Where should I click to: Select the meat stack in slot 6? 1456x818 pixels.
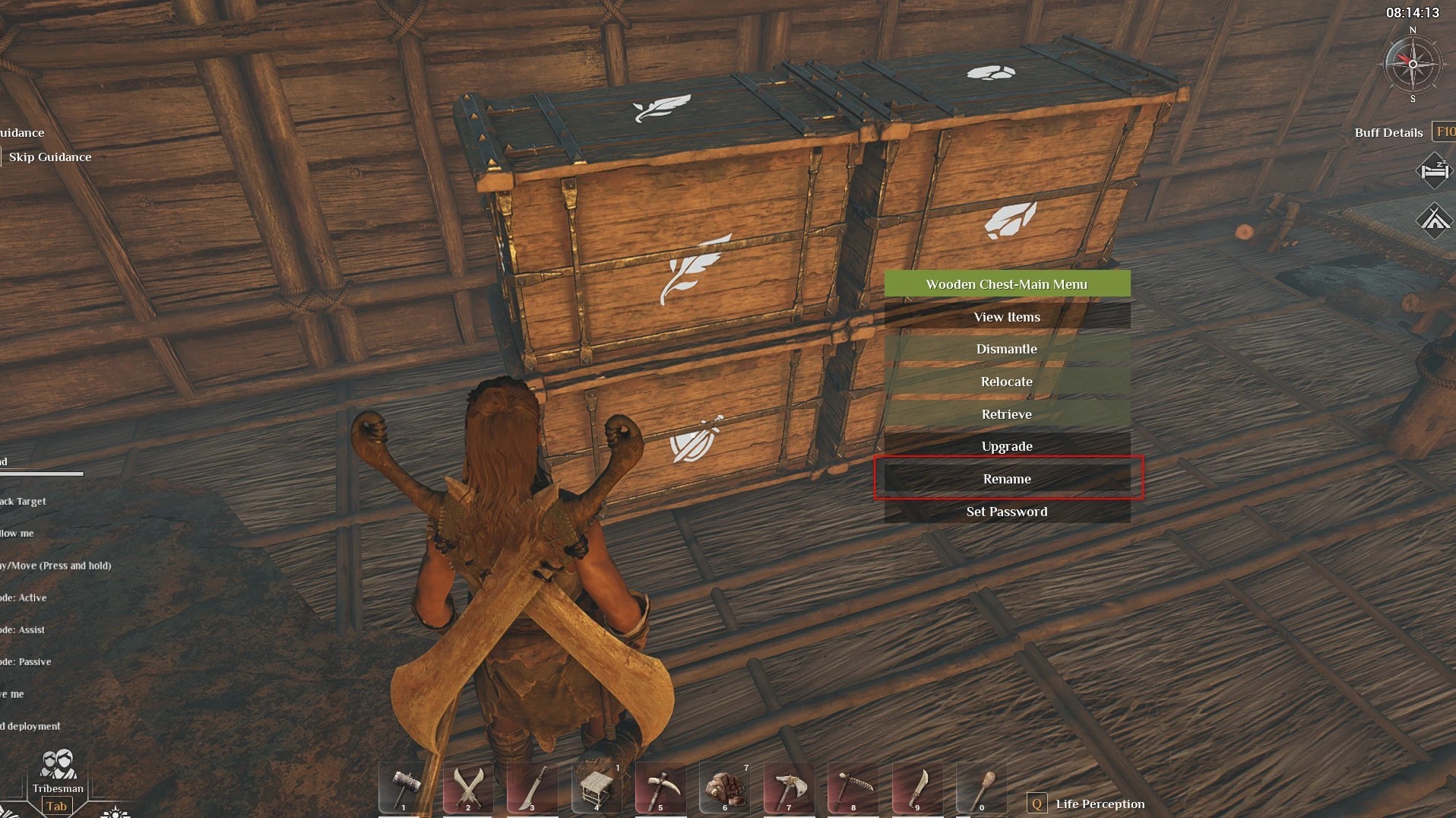725,786
